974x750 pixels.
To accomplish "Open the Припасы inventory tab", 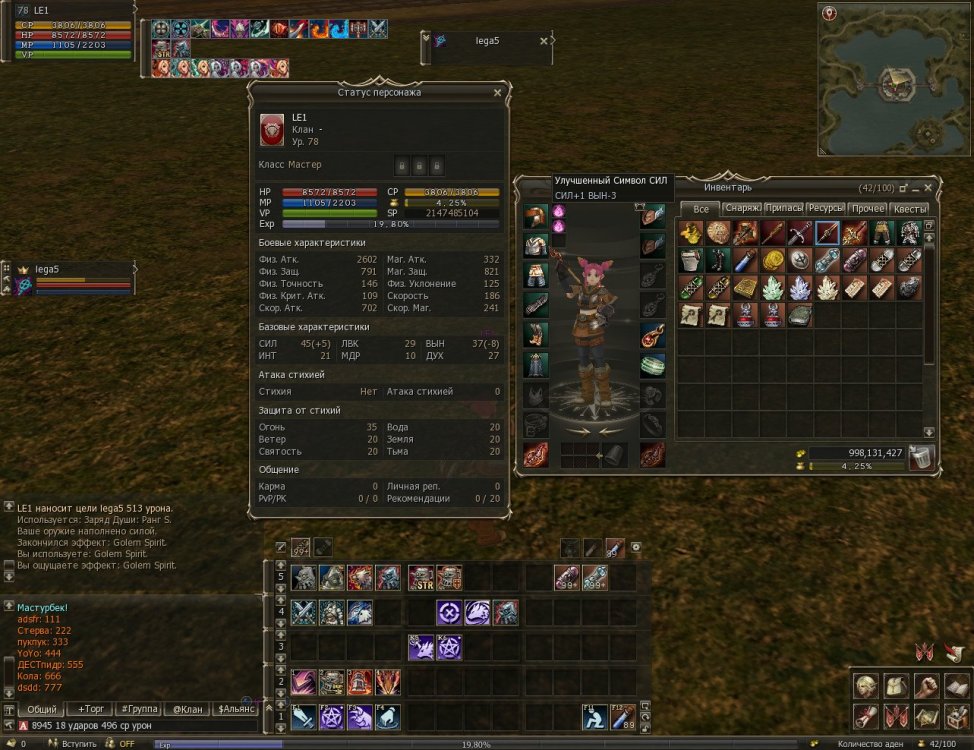I will tap(783, 209).
